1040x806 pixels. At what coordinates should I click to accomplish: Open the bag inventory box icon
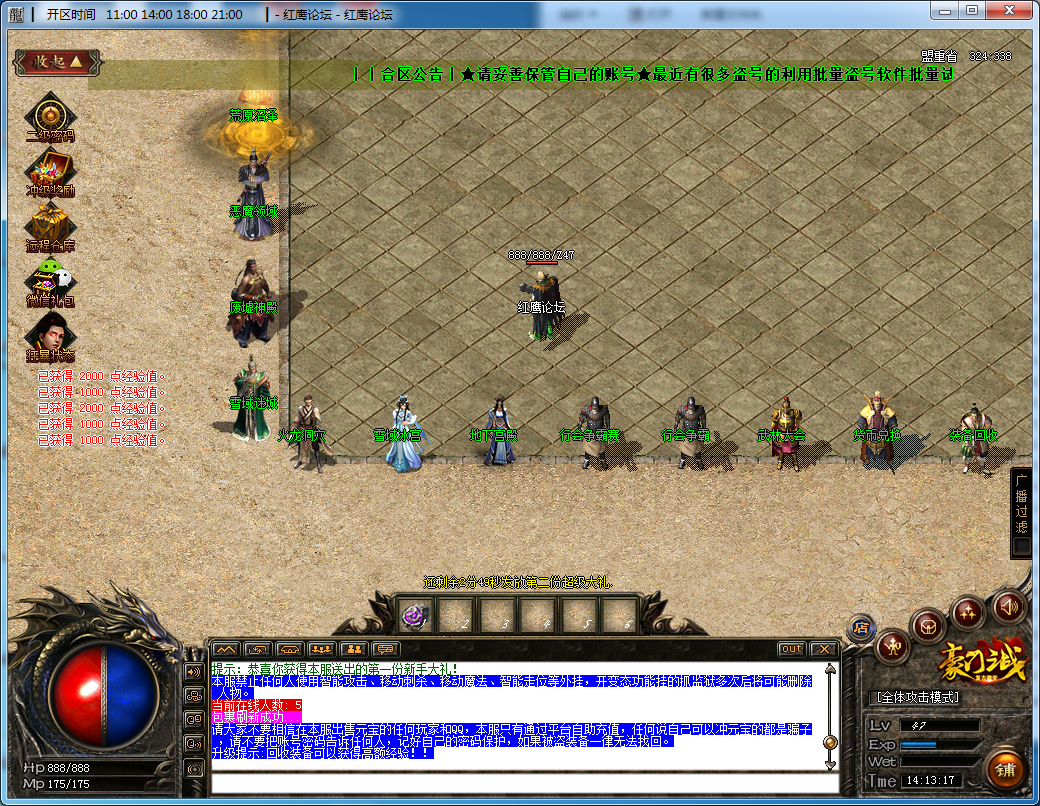(930, 626)
